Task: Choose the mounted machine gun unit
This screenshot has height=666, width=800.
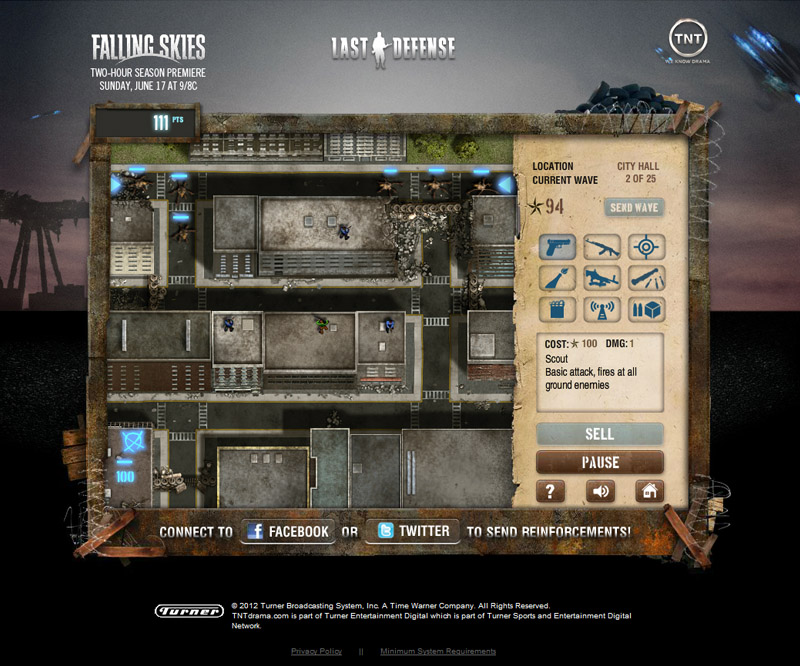Action: pyautogui.click(x=603, y=278)
